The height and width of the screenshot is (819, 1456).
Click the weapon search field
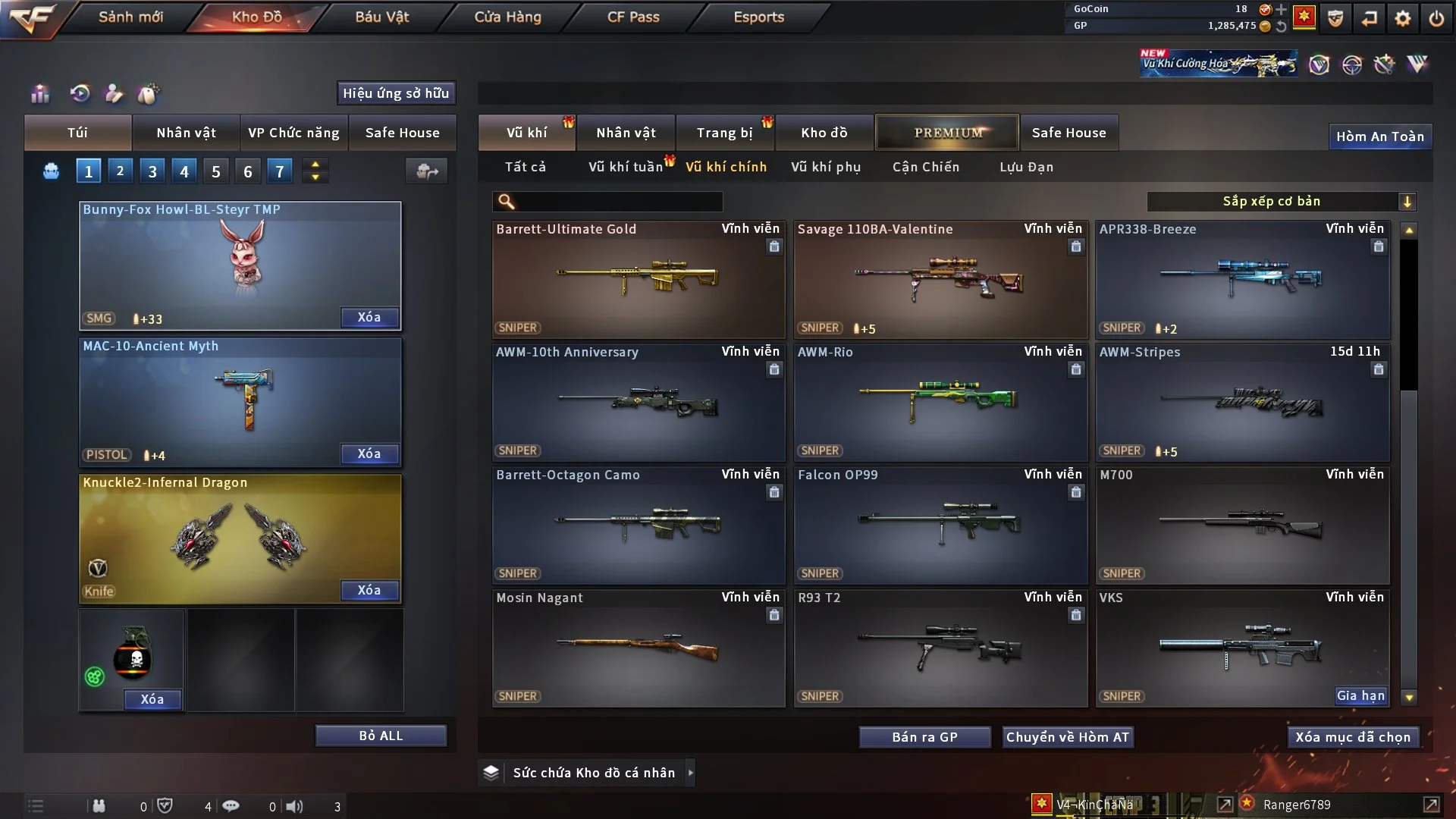pyautogui.click(x=618, y=201)
